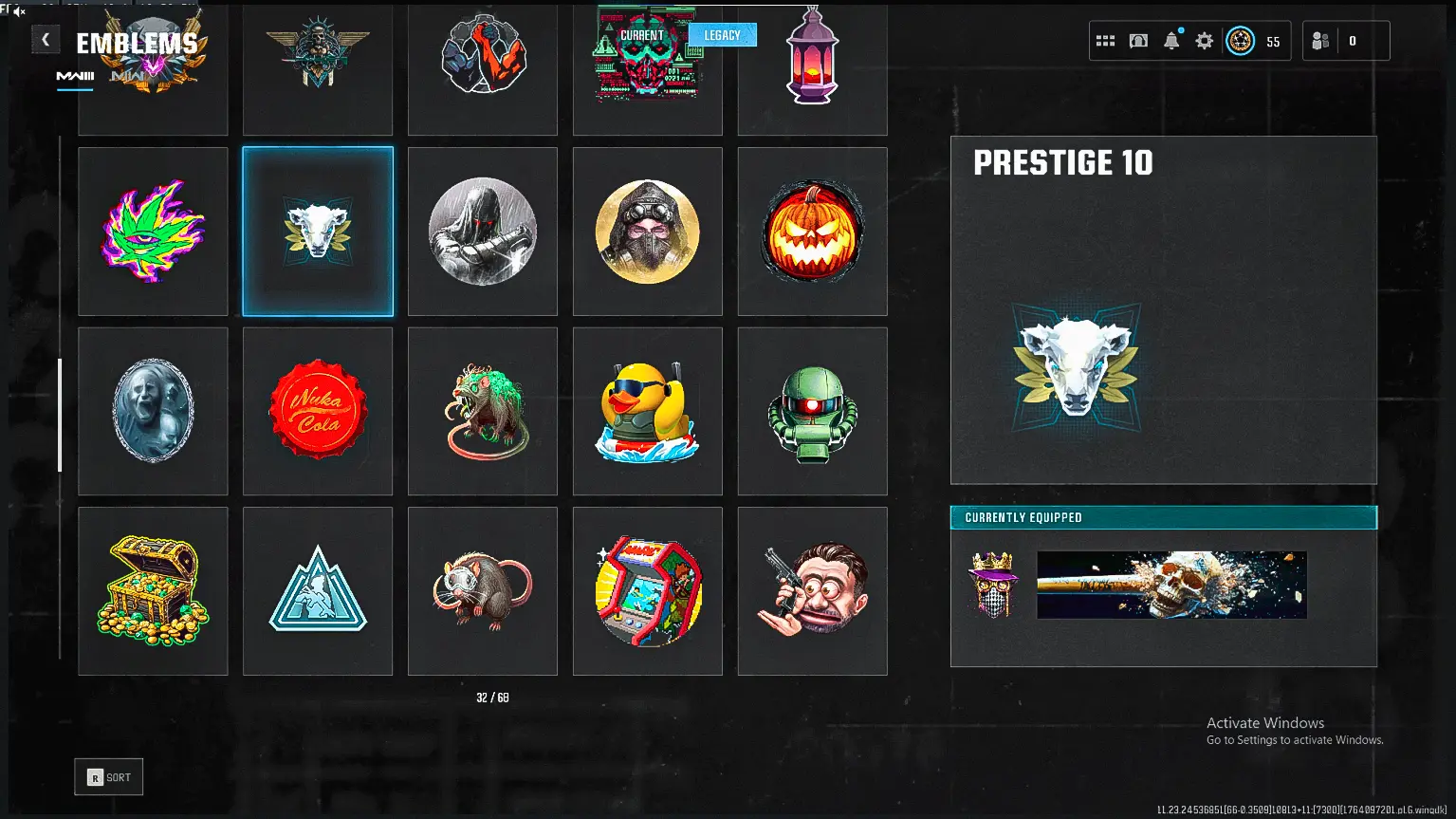Select the white bull Prestige 10 emblem

(x=318, y=231)
